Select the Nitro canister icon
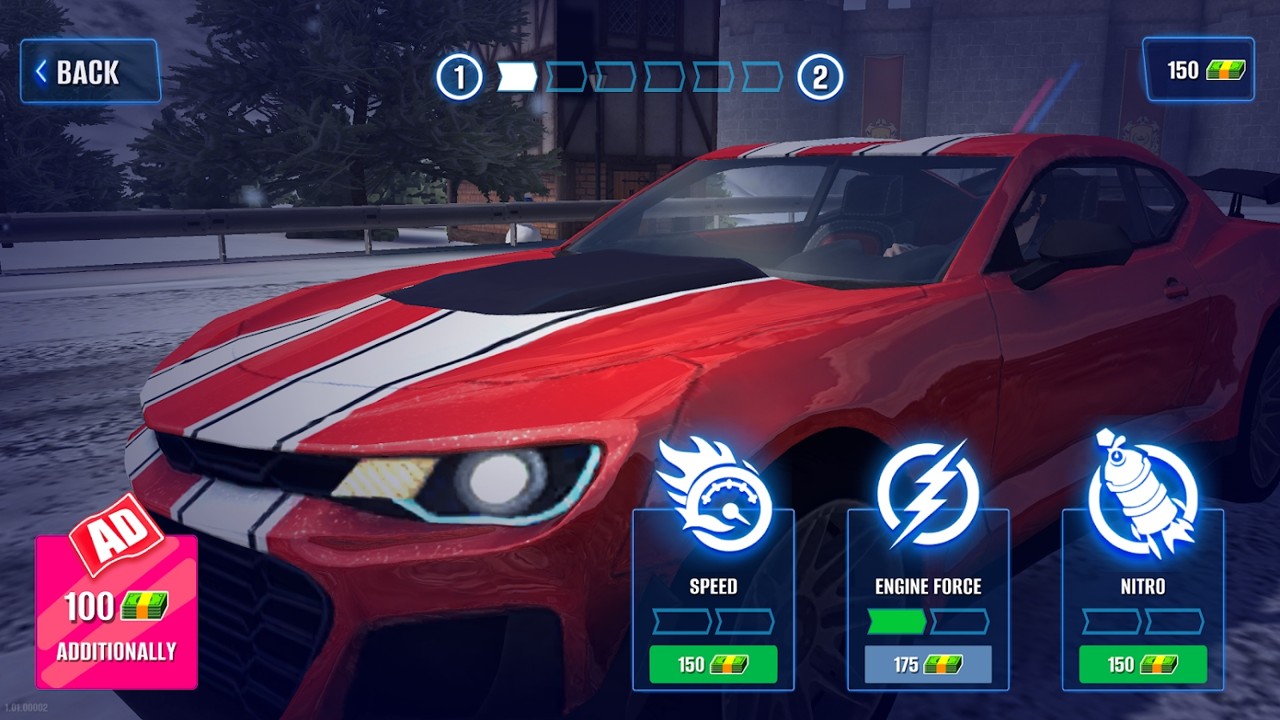 pyautogui.click(x=1142, y=495)
